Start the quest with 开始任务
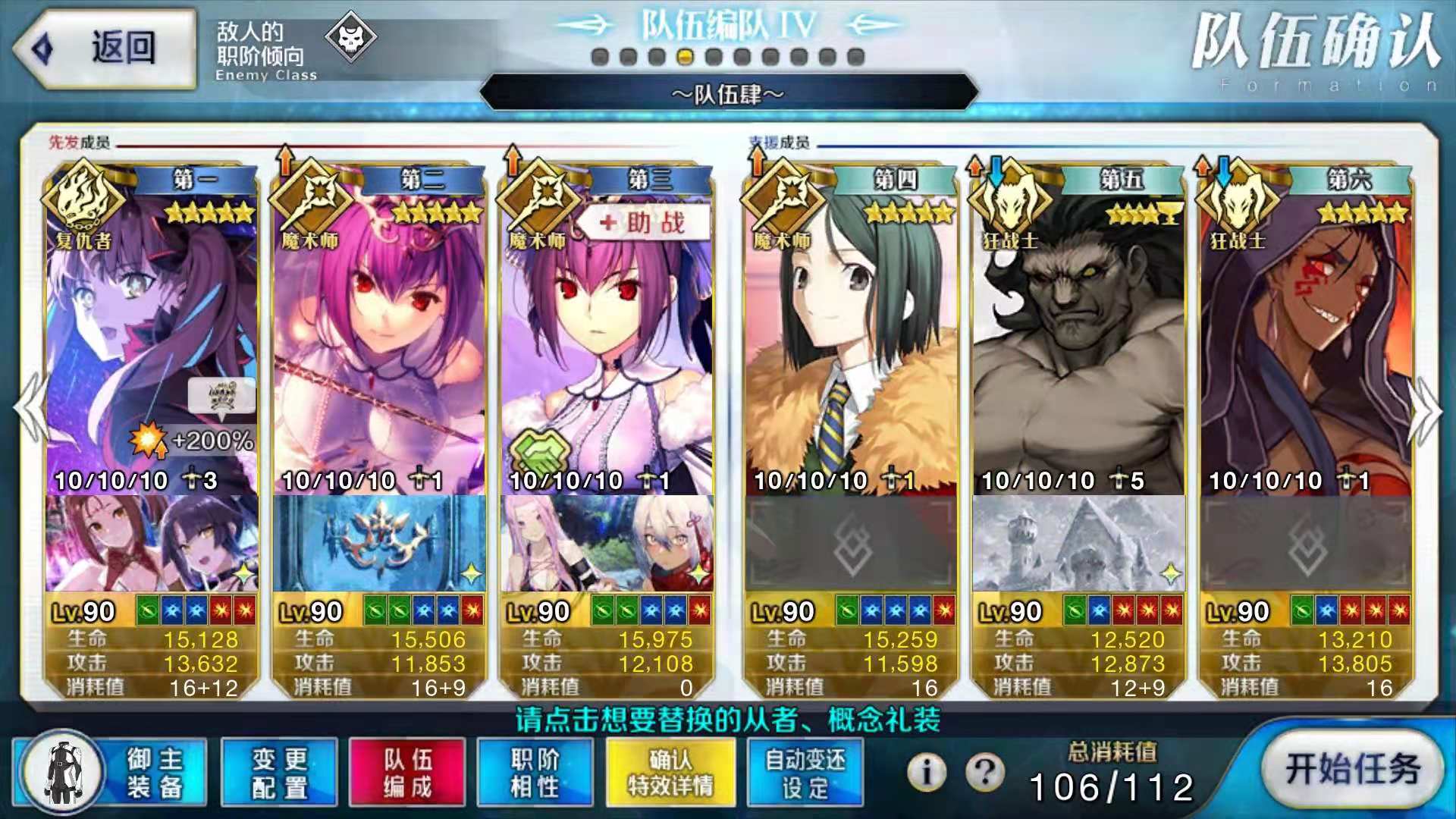 tap(1352, 769)
